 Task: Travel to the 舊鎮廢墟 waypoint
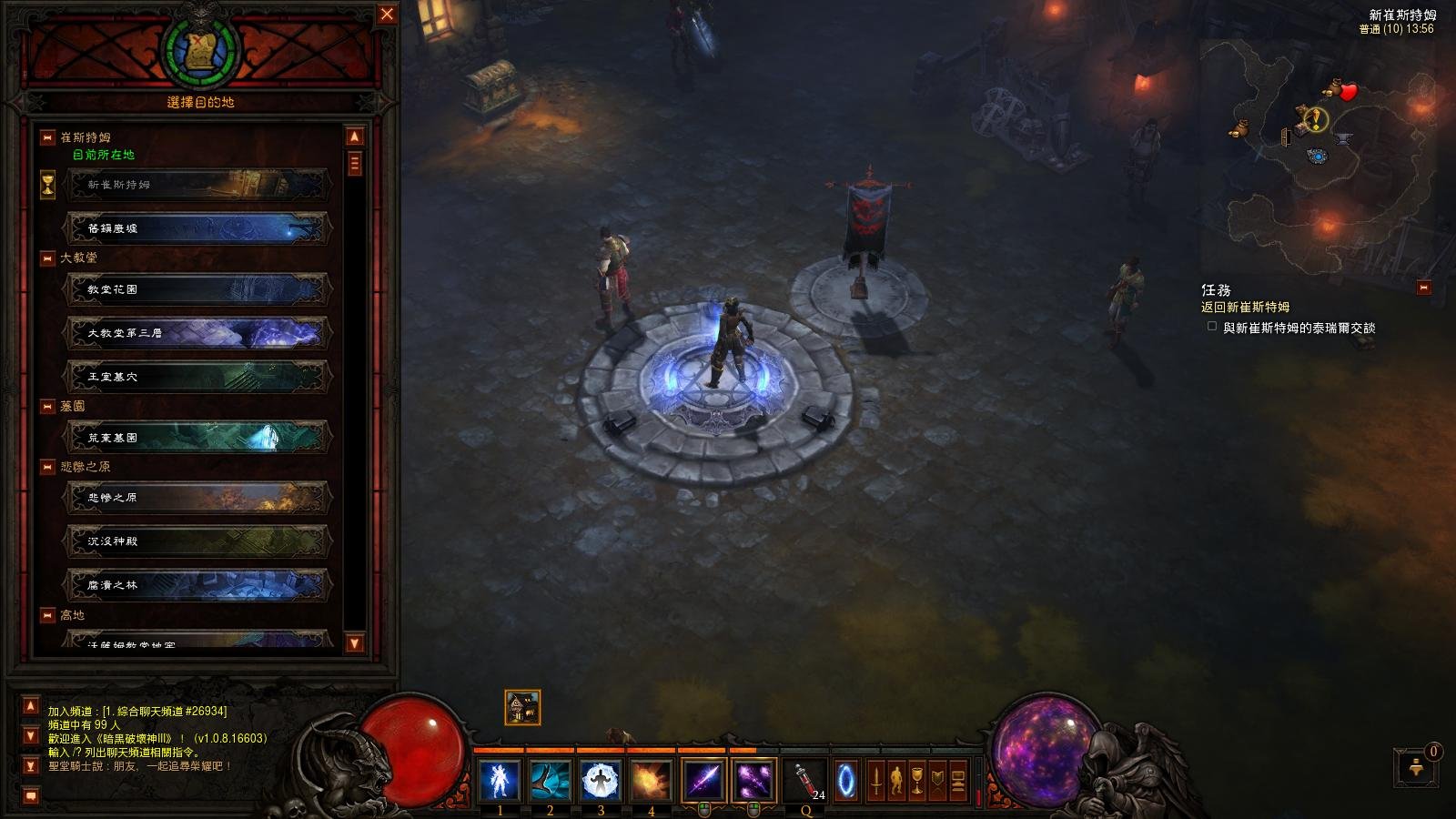[197, 228]
